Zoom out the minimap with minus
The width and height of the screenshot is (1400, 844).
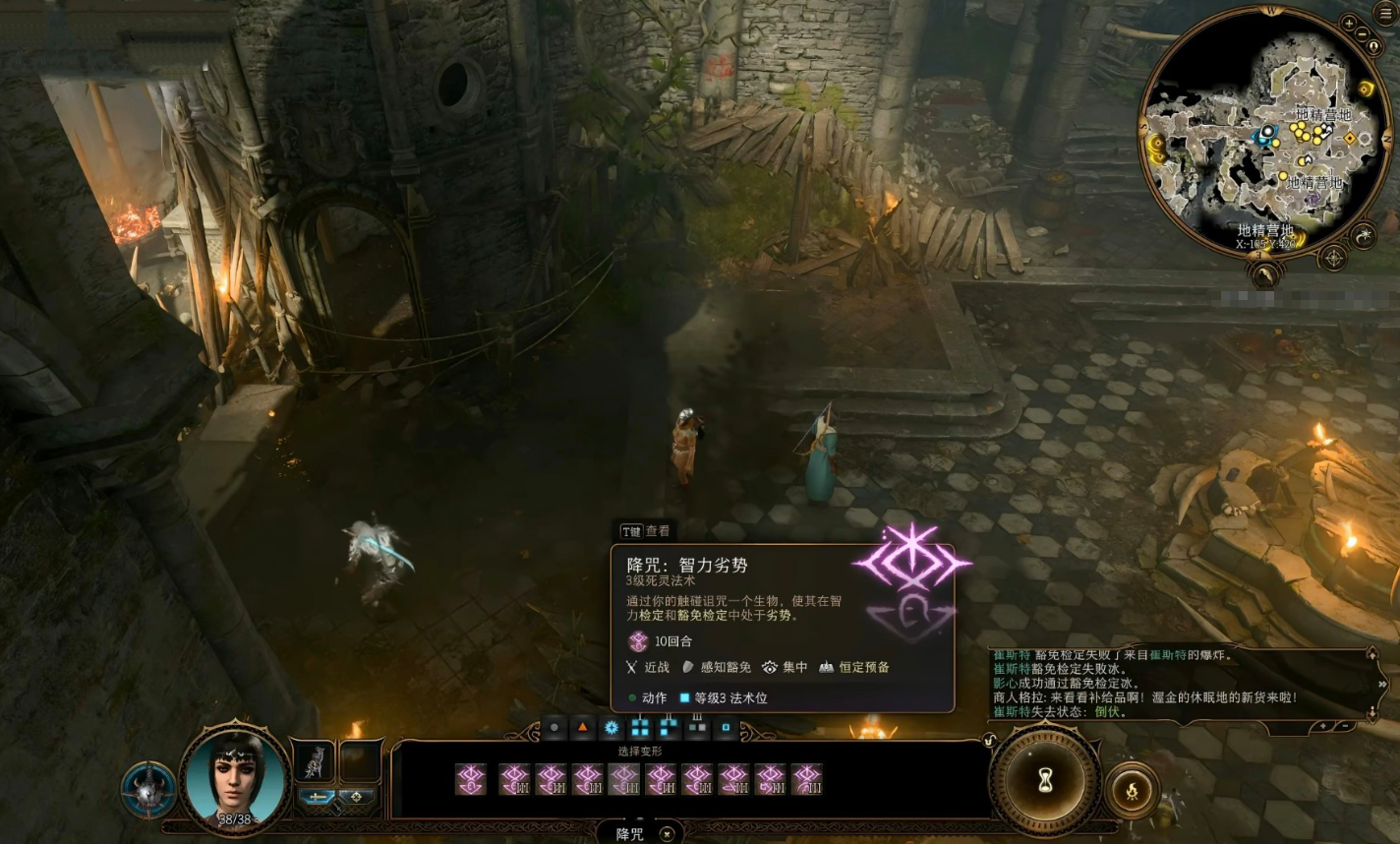click(1365, 35)
